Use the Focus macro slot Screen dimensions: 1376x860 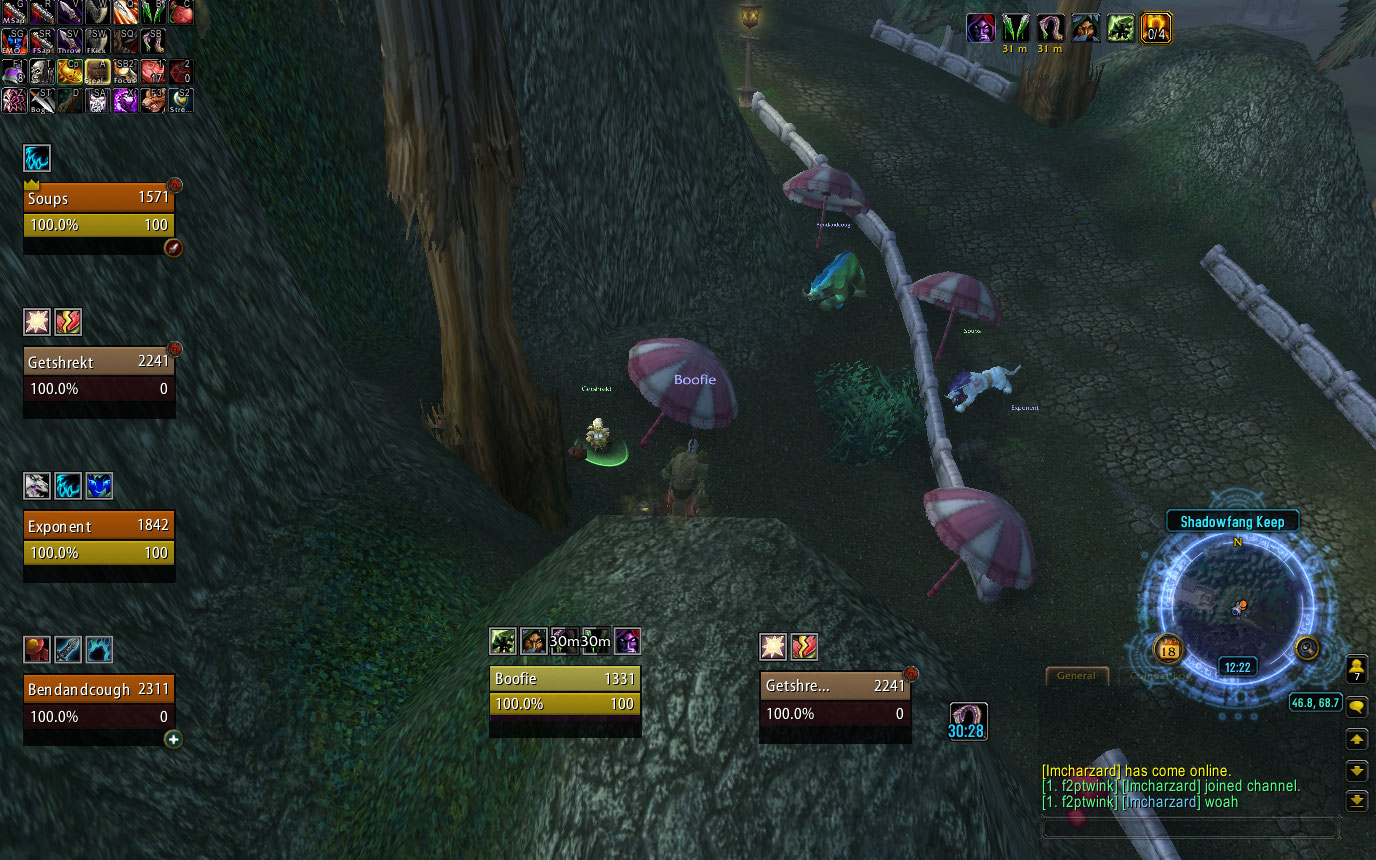click(x=125, y=71)
